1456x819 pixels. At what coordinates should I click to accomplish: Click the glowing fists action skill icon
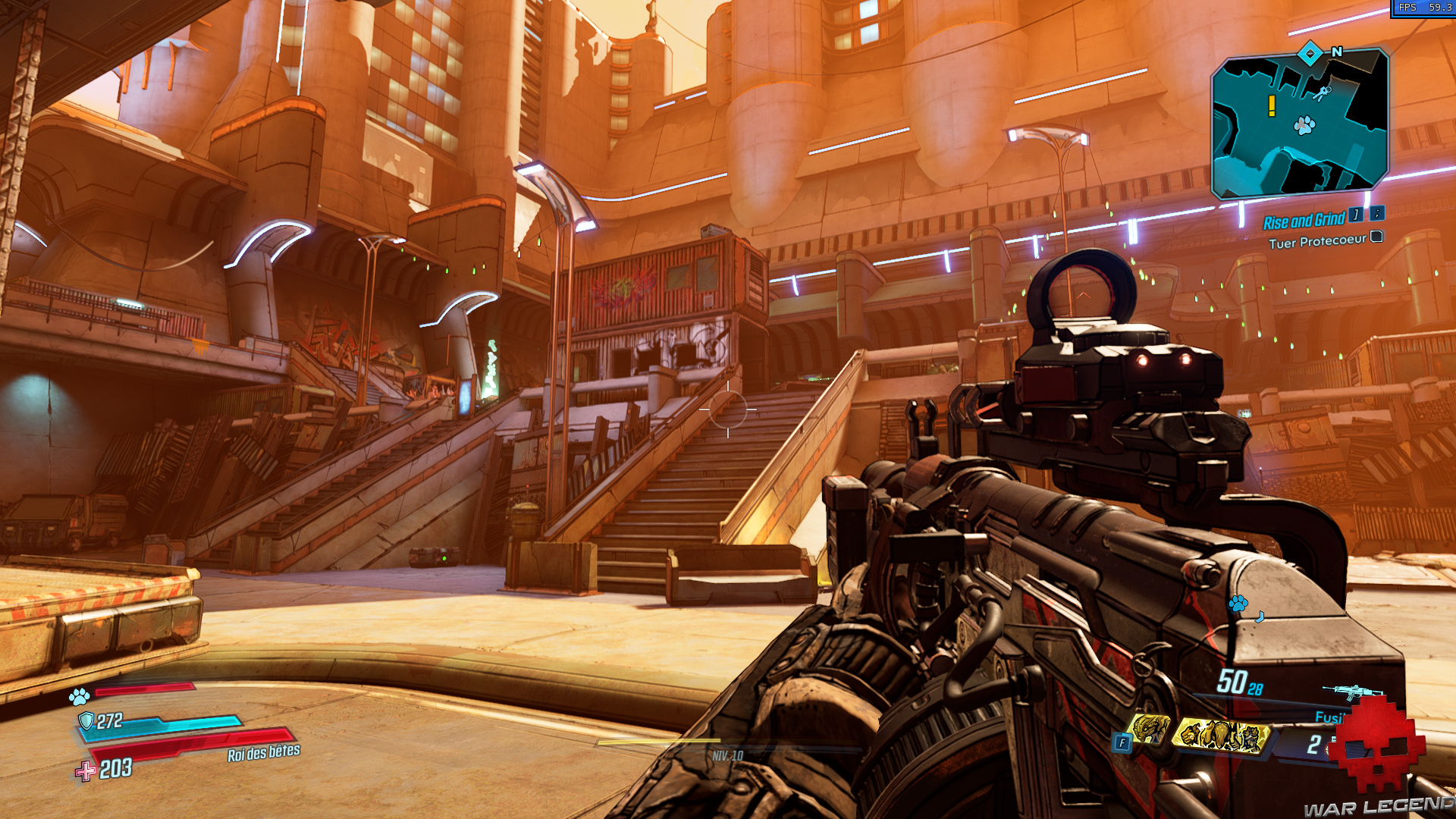[x=1221, y=736]
